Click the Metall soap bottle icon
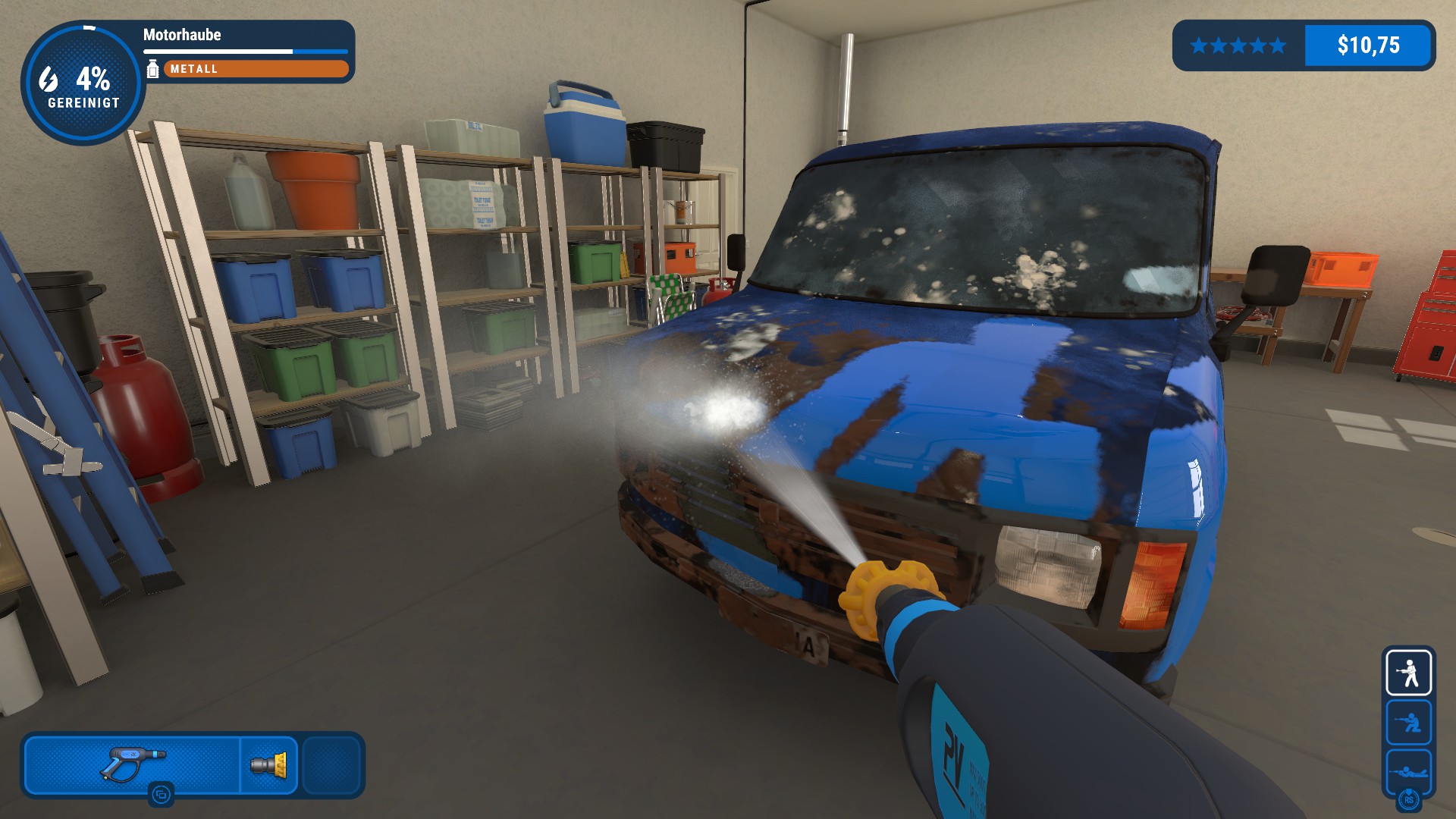 point(152,68)
